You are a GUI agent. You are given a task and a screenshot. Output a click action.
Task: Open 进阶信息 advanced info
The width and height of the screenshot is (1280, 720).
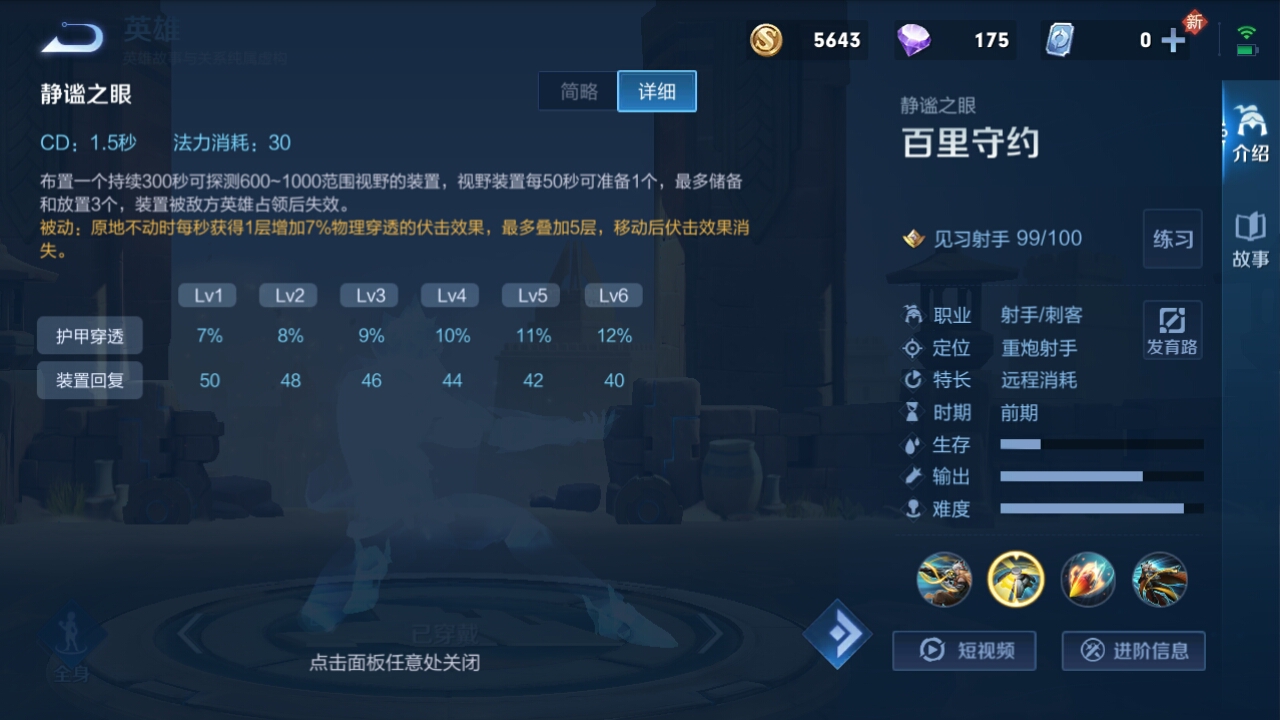pyautogui.click(x=1133, y=651)
